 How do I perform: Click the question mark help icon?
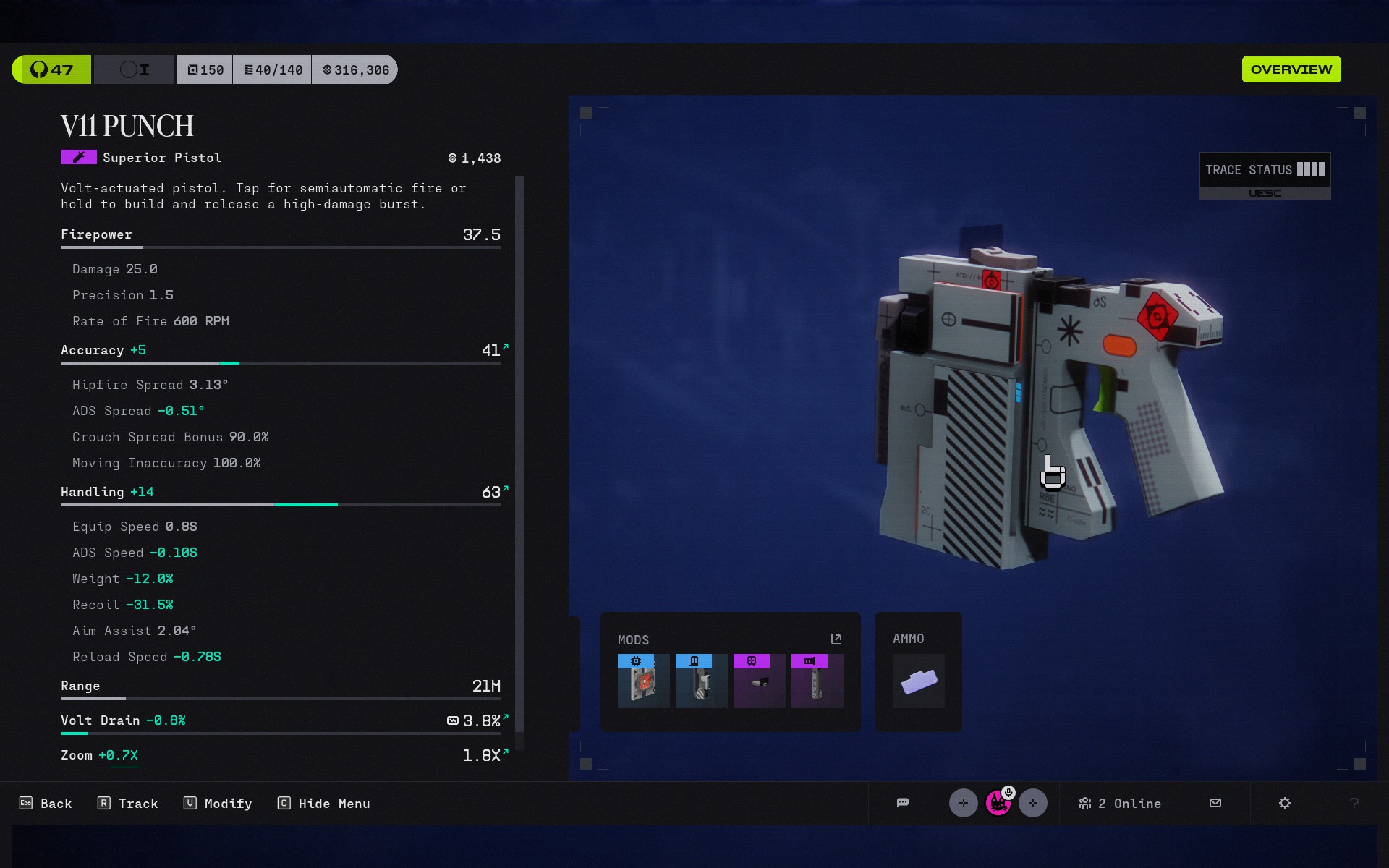(1354, 803)
